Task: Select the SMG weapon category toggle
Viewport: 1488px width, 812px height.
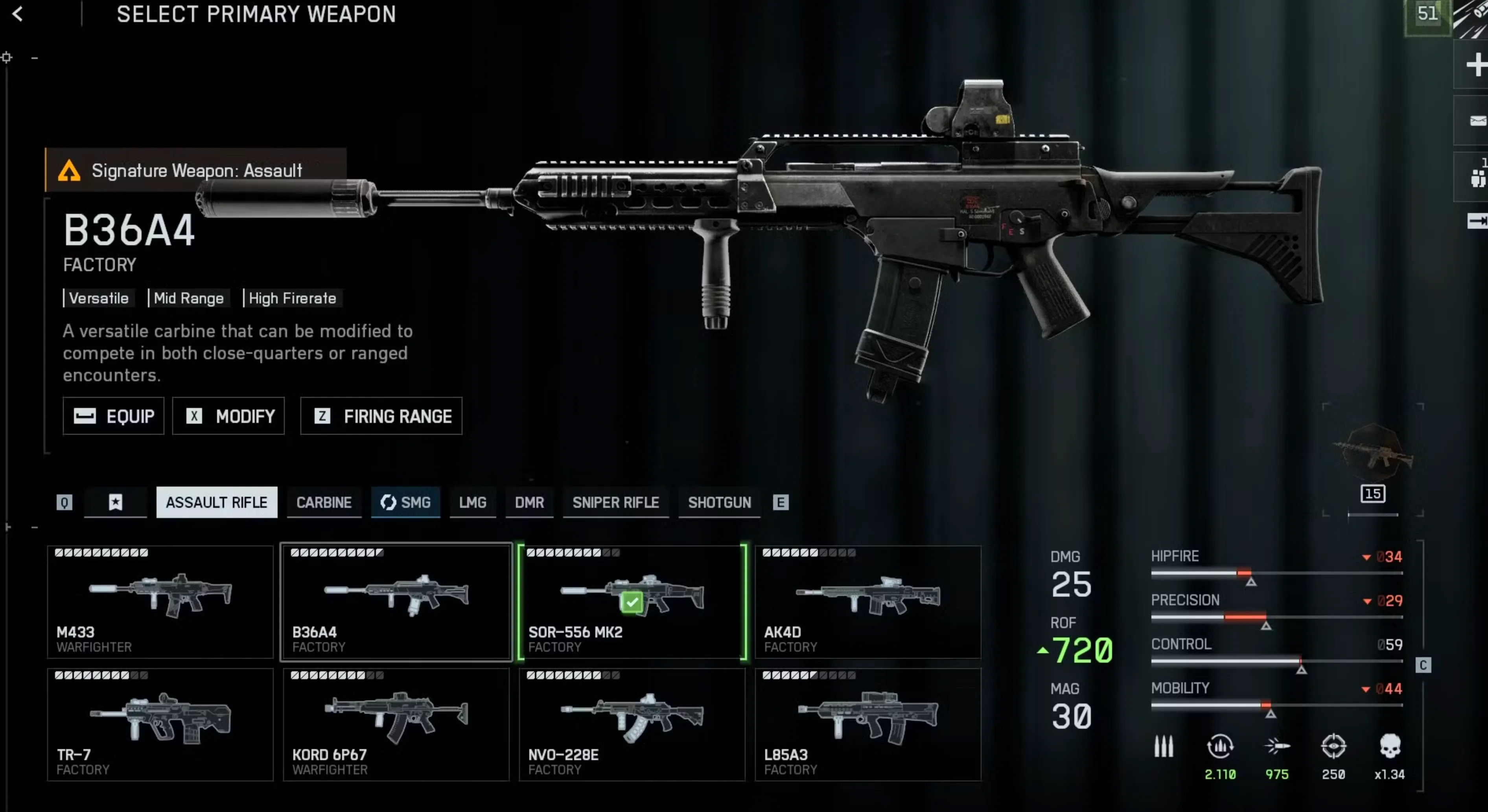Action: coord(405,502)
